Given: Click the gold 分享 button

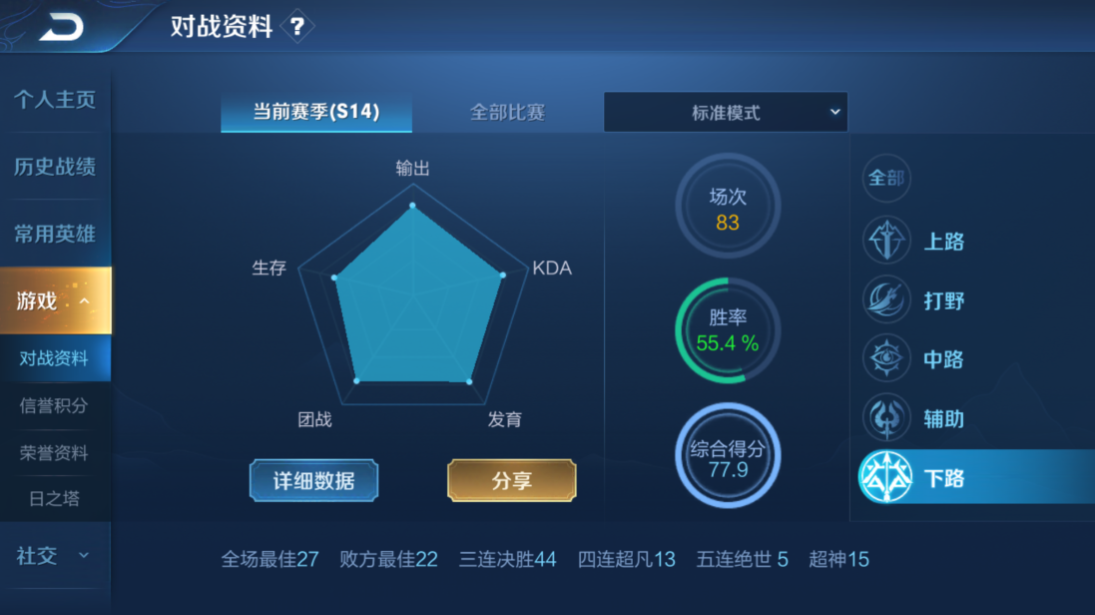Looking at the screenshot, I should pyautogui.click(x=511, y=481).
